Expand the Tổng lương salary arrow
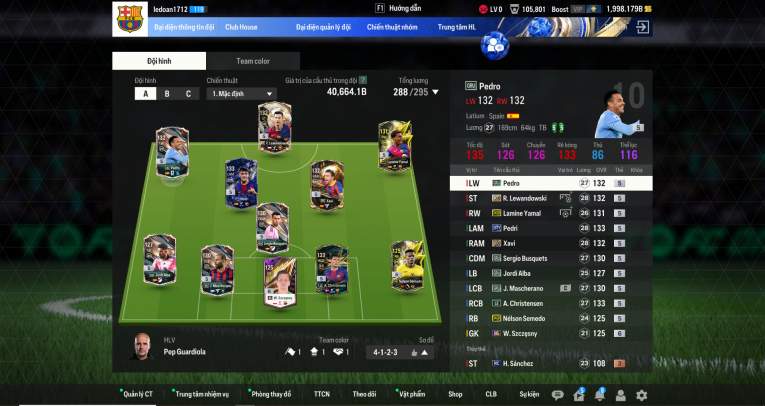The width and height of the screenshot is (765, 406). pyautogui.click(x=436, y=92)
